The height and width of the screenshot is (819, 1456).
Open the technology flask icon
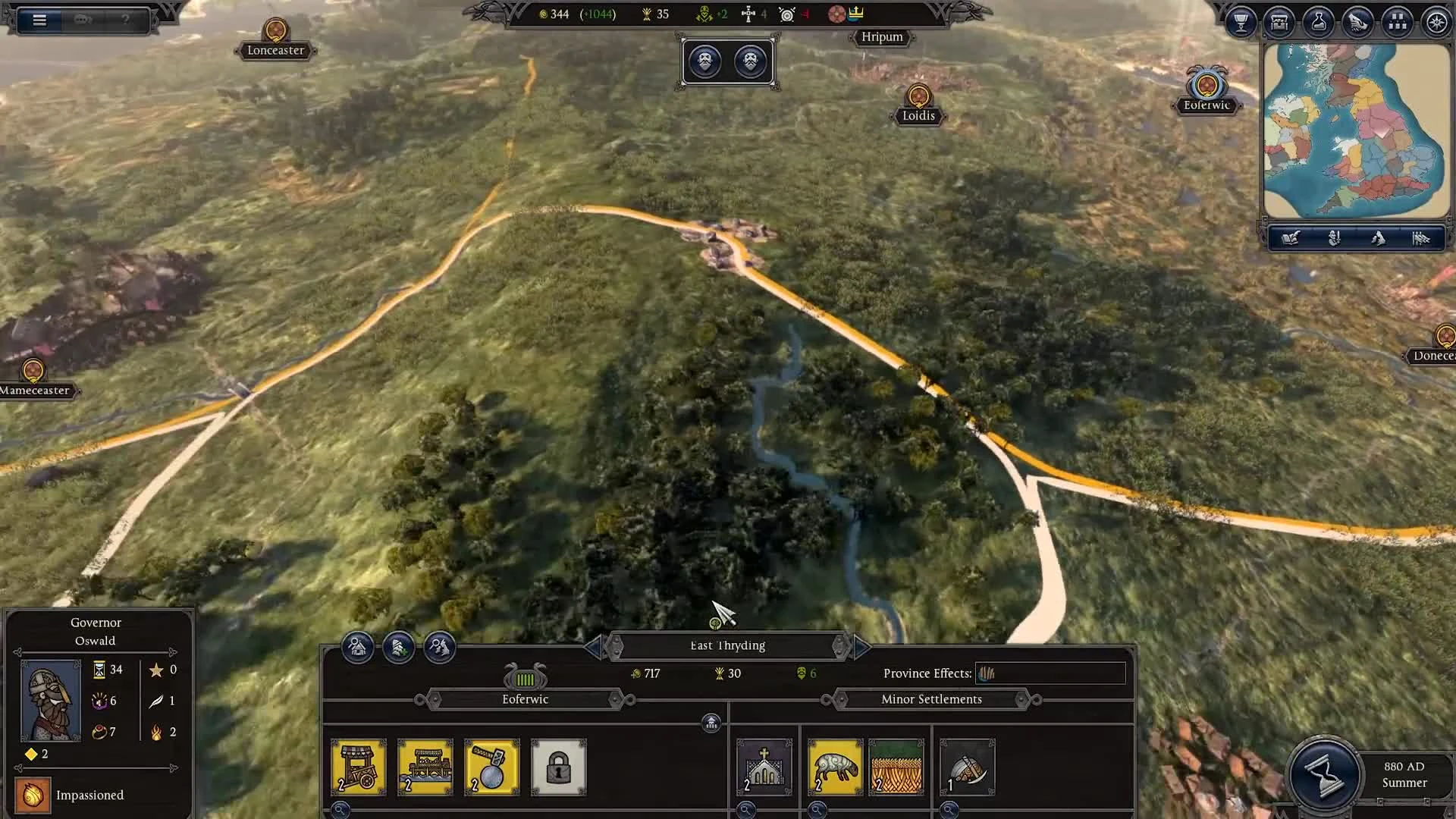point(1319,23)
